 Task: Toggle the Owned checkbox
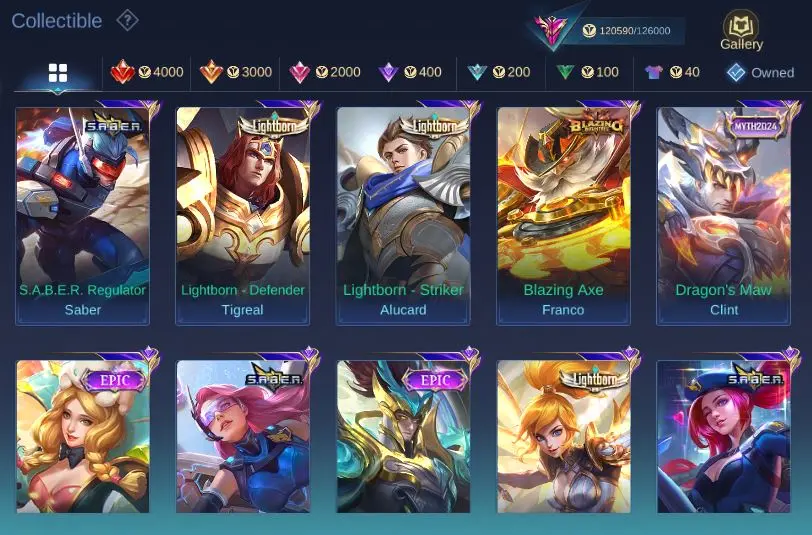[x=759, y=72]
